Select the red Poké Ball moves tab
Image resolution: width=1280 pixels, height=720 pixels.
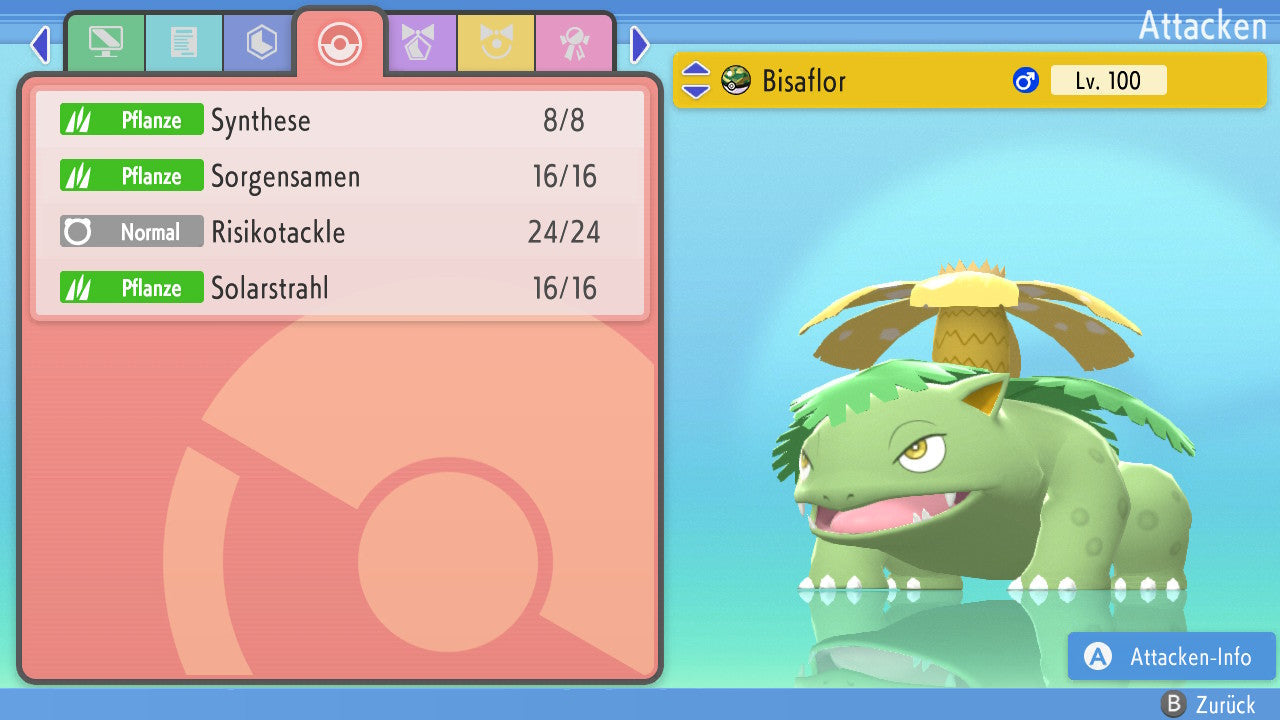coord(339,43)
